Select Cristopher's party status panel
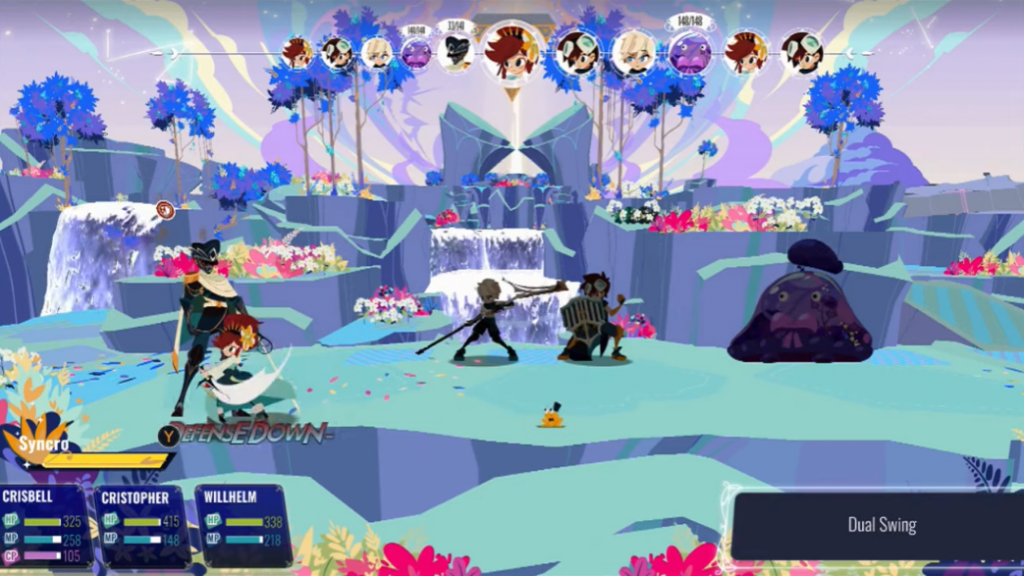Screen dimensions: 1024x576 (143, 526)
